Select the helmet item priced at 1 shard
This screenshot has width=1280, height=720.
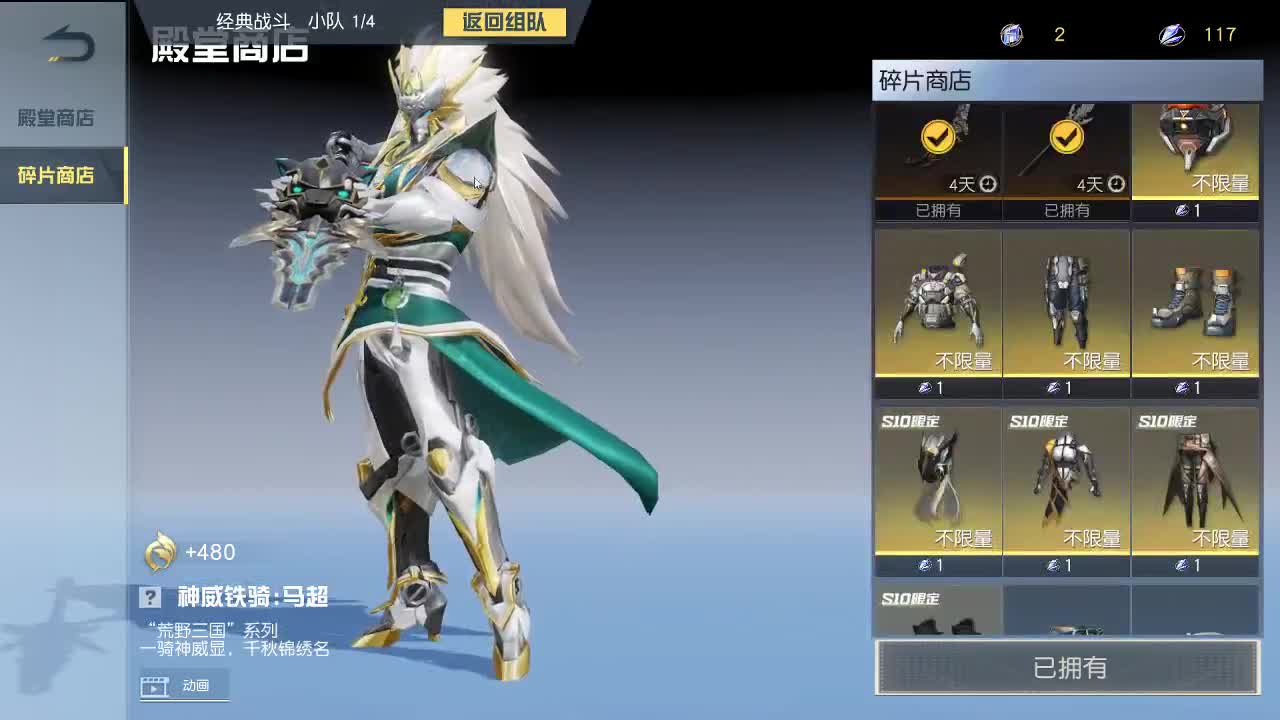1196,150
